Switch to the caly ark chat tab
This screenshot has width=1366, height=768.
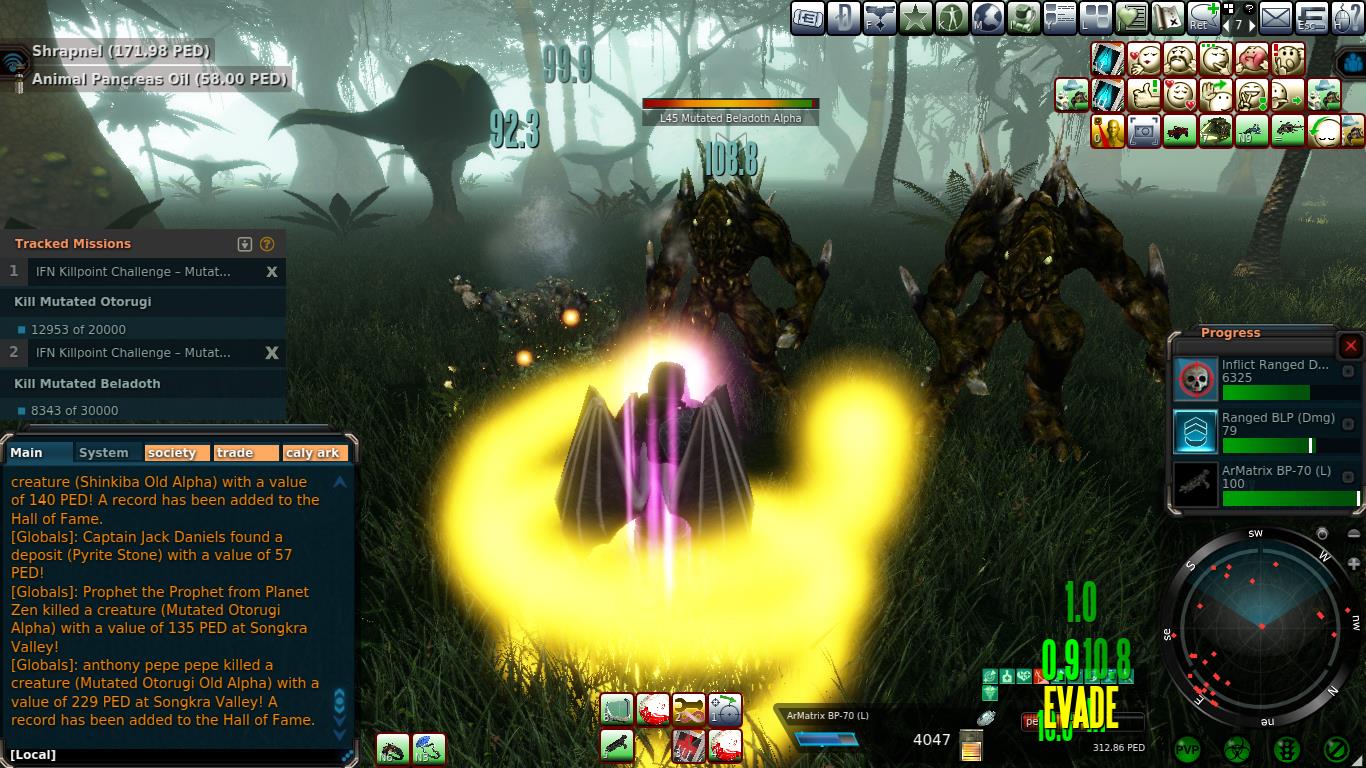(314, 453)
